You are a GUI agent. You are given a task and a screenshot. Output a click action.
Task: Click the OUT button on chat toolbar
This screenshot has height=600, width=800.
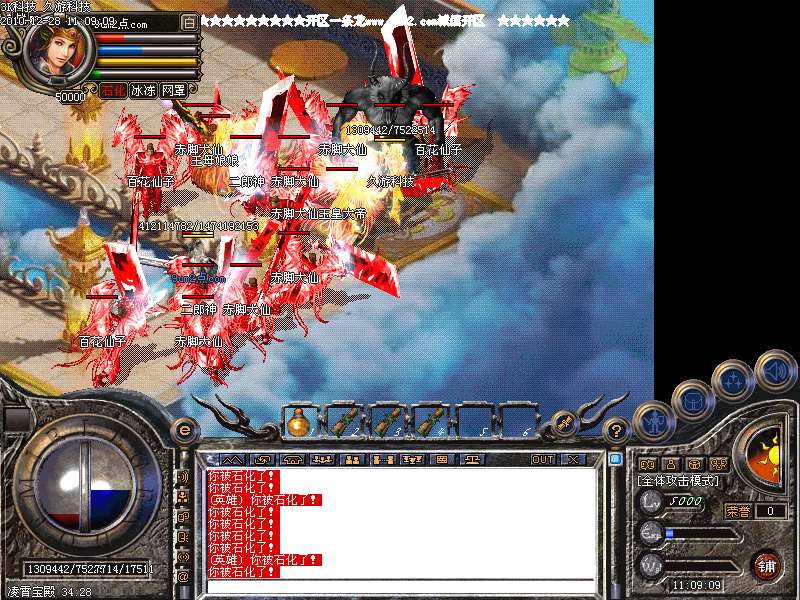(x=543, y=460)
